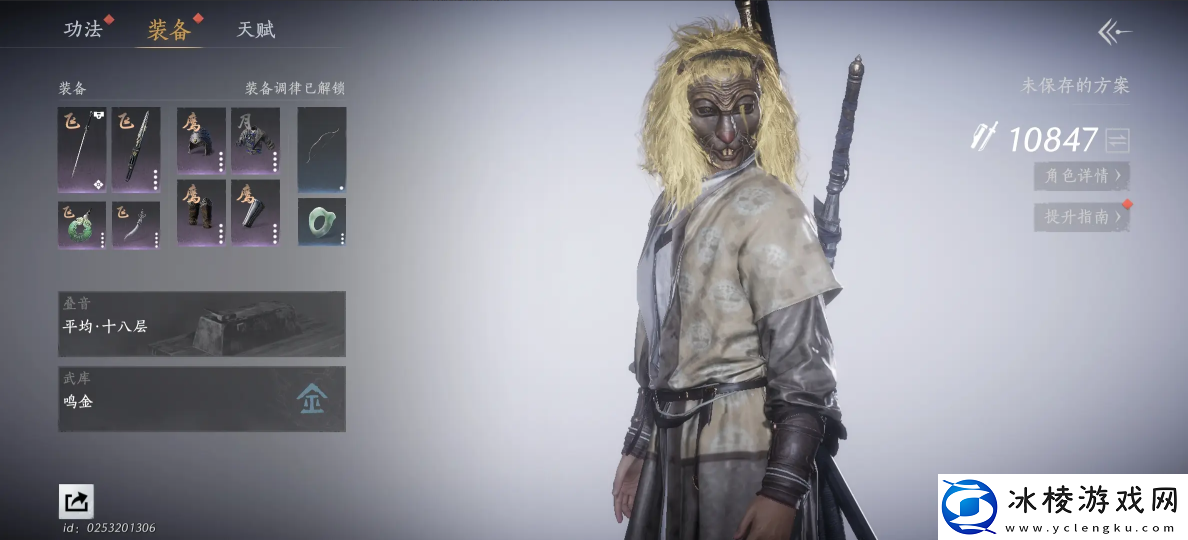This screenshot has width=1188, height=540.
Task: Open the bracer armor slot
Action: pos(255,212)
